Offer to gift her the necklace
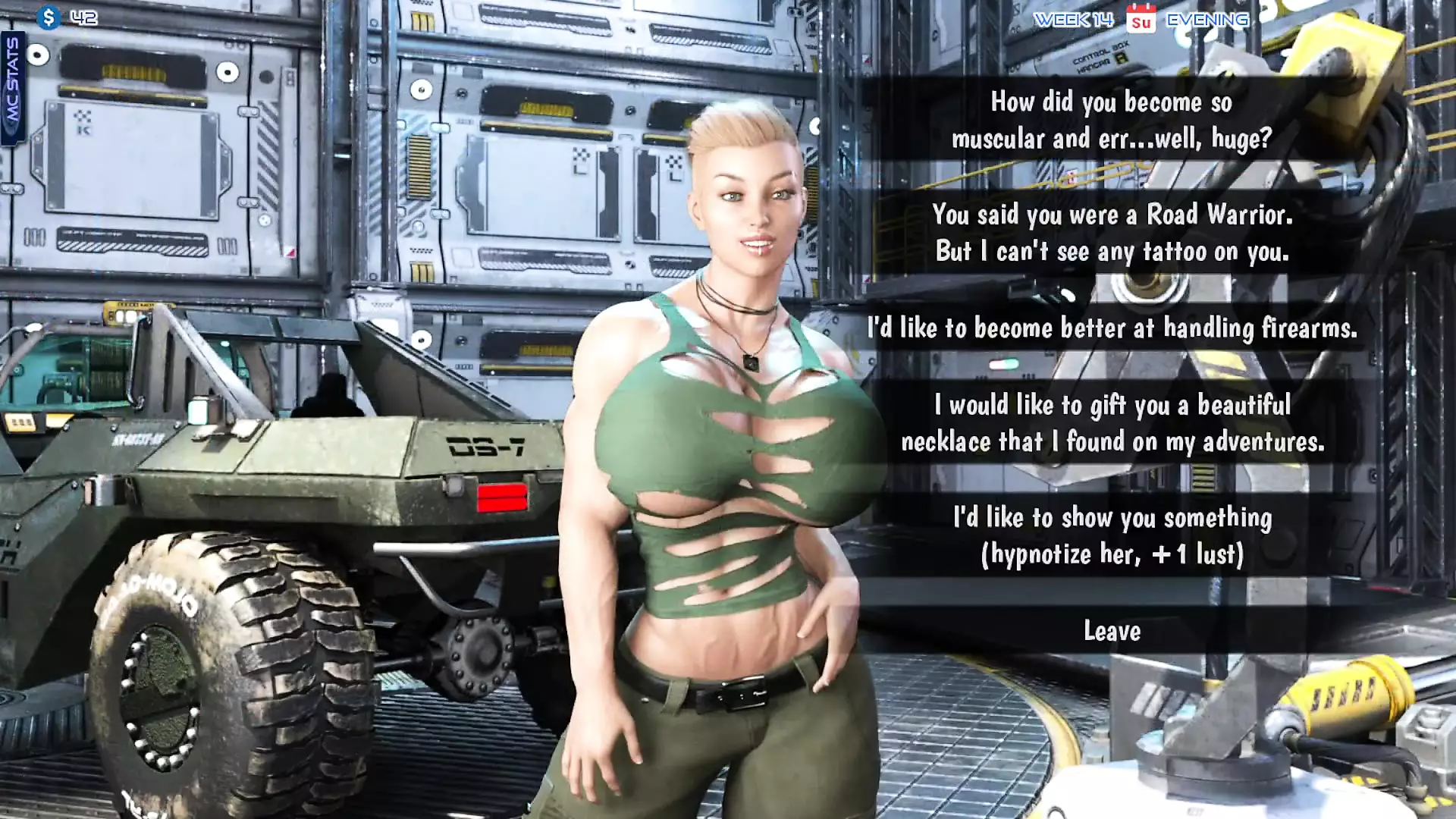1456x819 pixels. [1112, 423]
